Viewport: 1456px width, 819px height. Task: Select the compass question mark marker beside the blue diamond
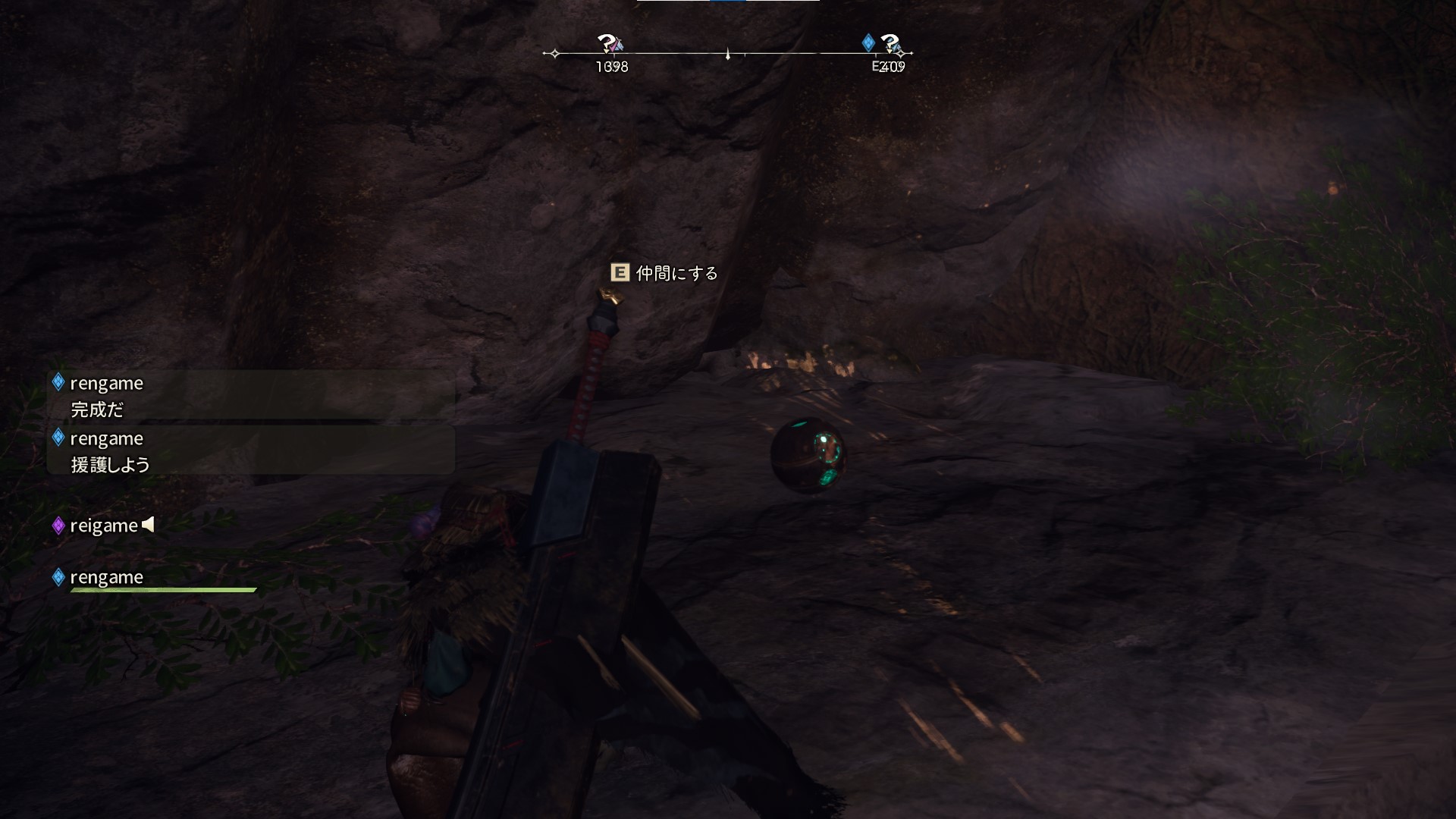(x=890, y=43)
